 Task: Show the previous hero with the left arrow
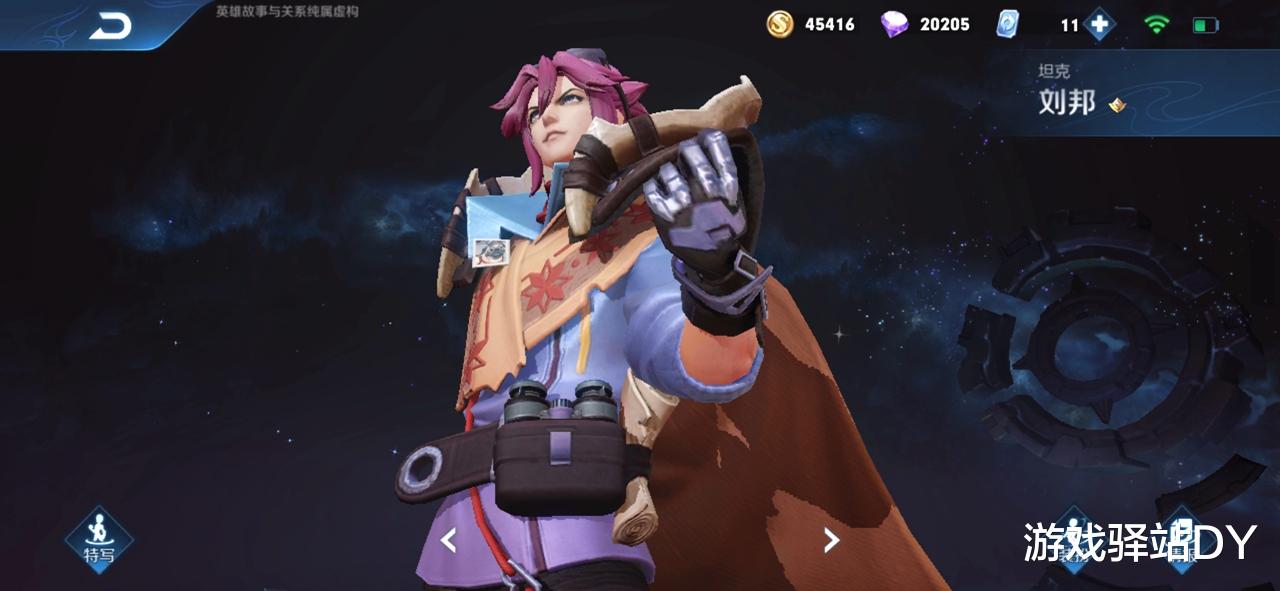click(448, 541)
